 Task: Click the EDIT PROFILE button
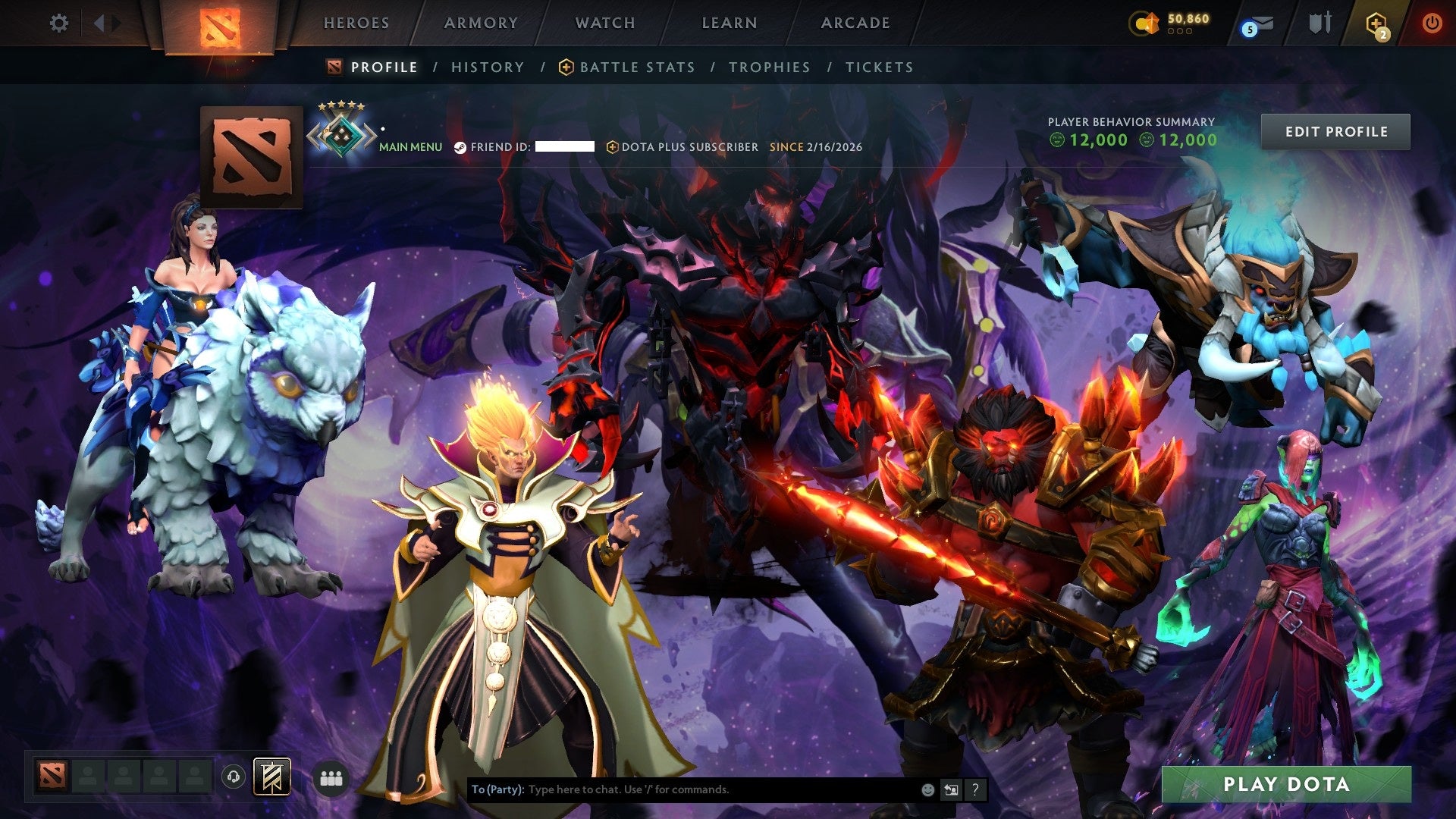click(x=1336, y=130)
